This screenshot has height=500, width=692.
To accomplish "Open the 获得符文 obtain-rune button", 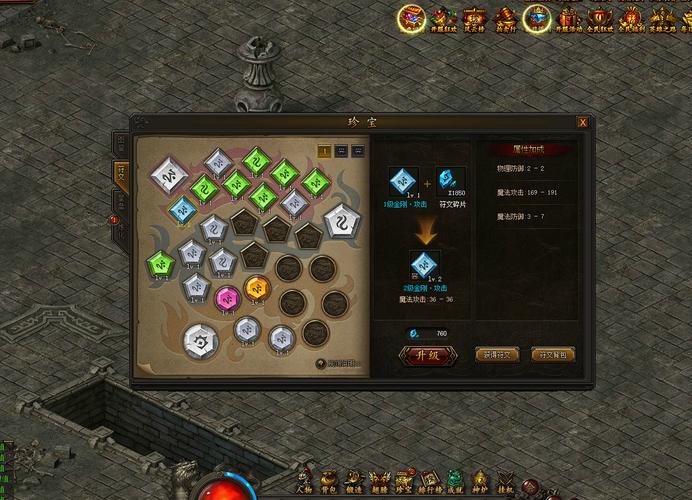I will [x=497, y=354].
